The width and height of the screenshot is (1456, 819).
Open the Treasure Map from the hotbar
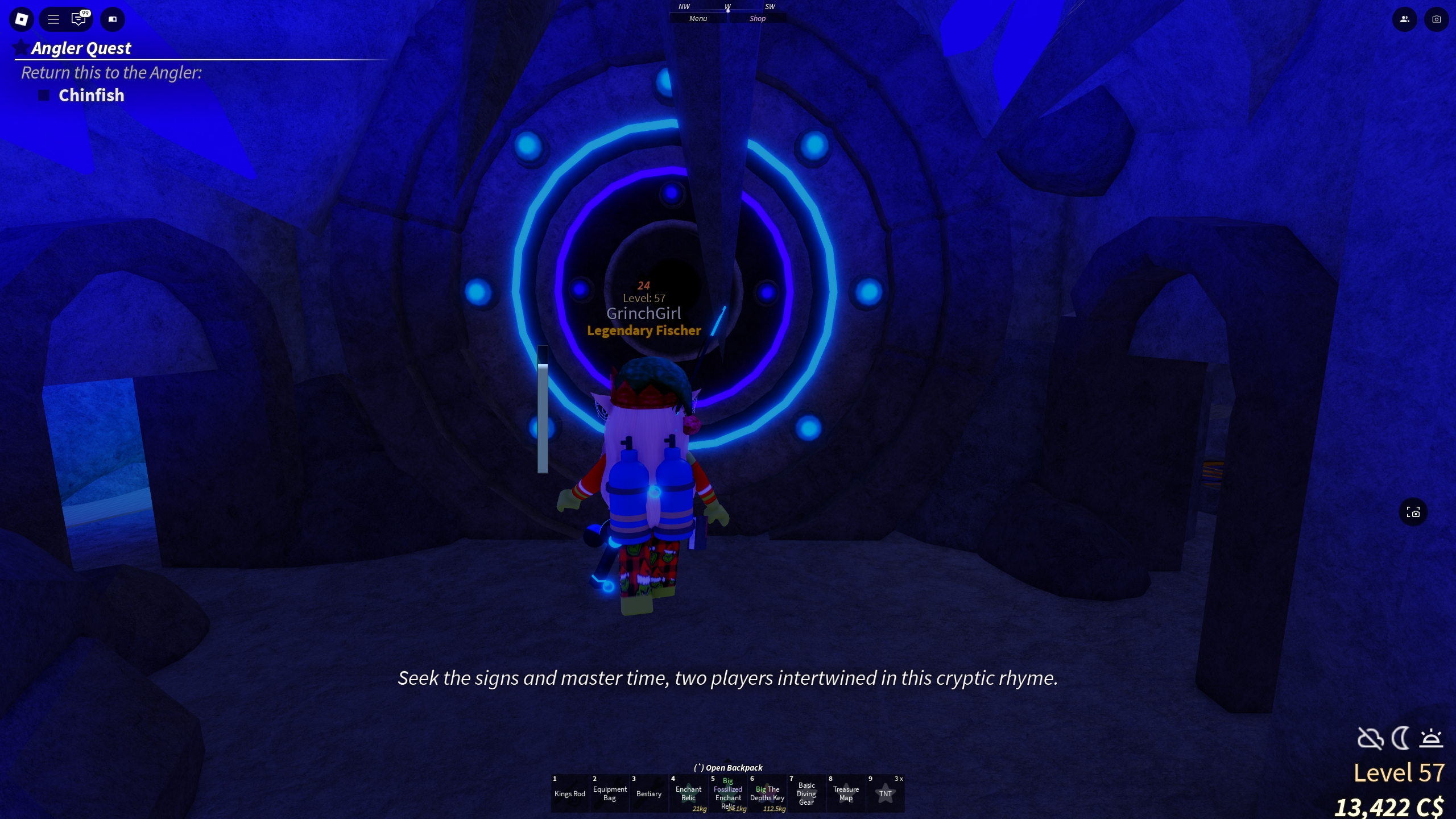click(x=846, y=793)
